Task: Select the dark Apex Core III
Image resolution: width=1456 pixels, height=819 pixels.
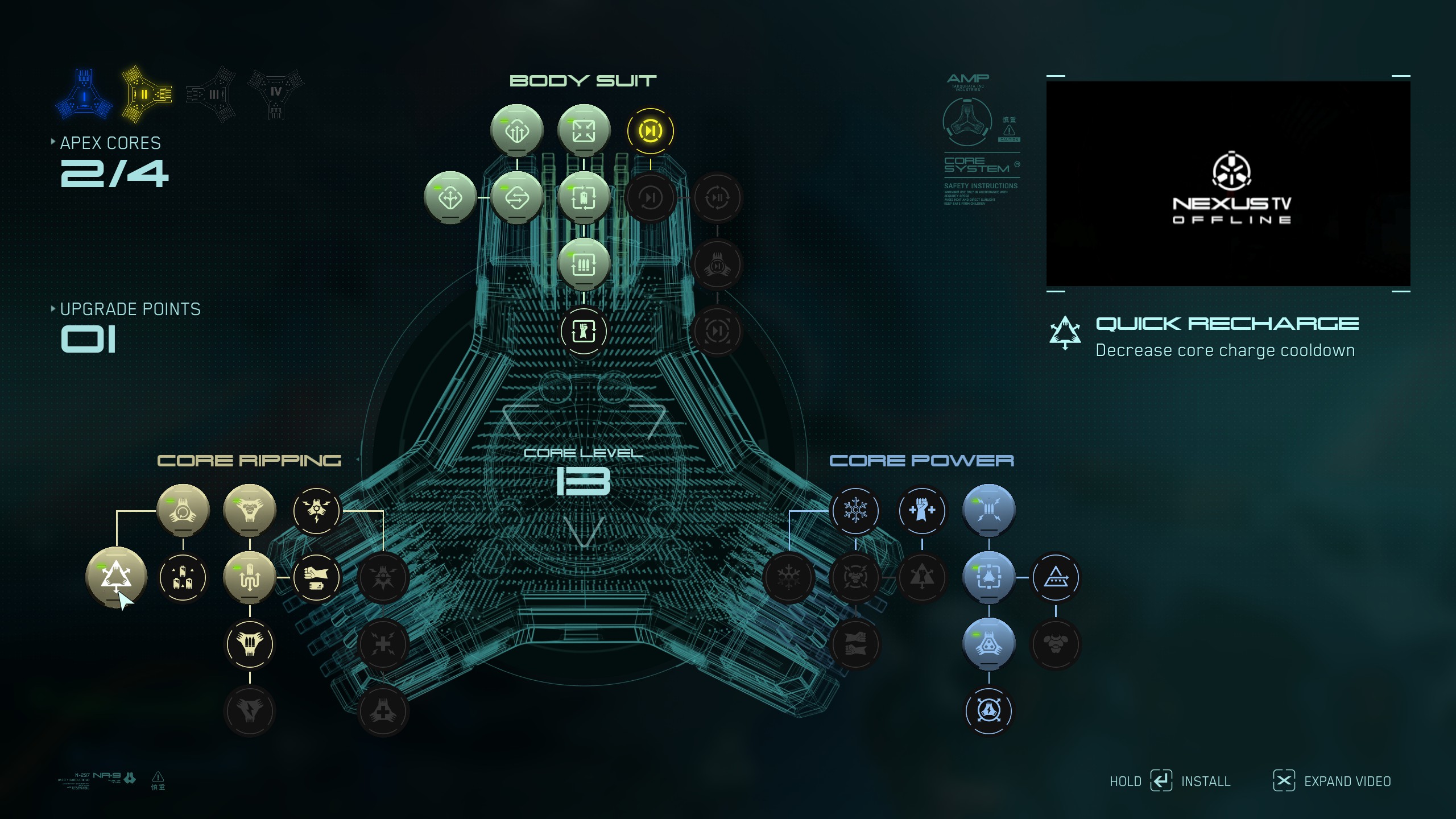Action: pyautogui.click(x=212, y=94)
